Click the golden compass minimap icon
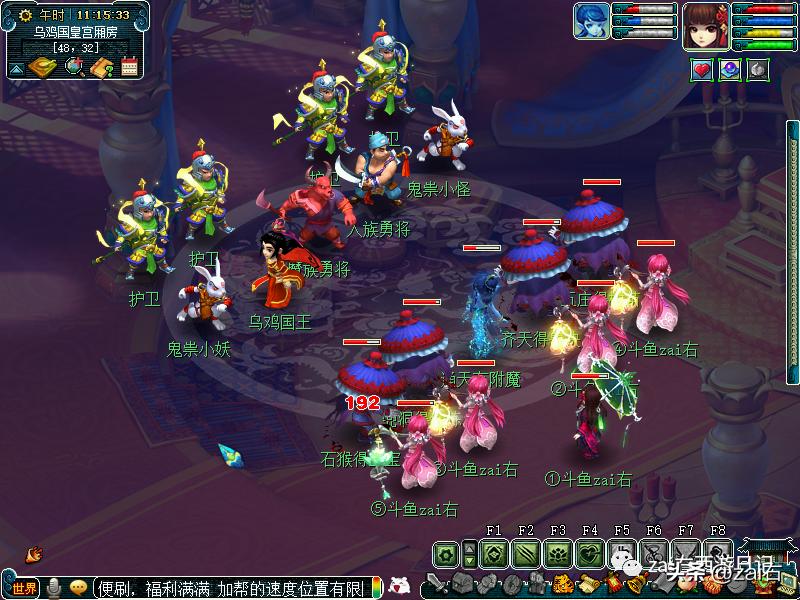The width and height of the screenshot is (800, 600). tap(43, 67)
